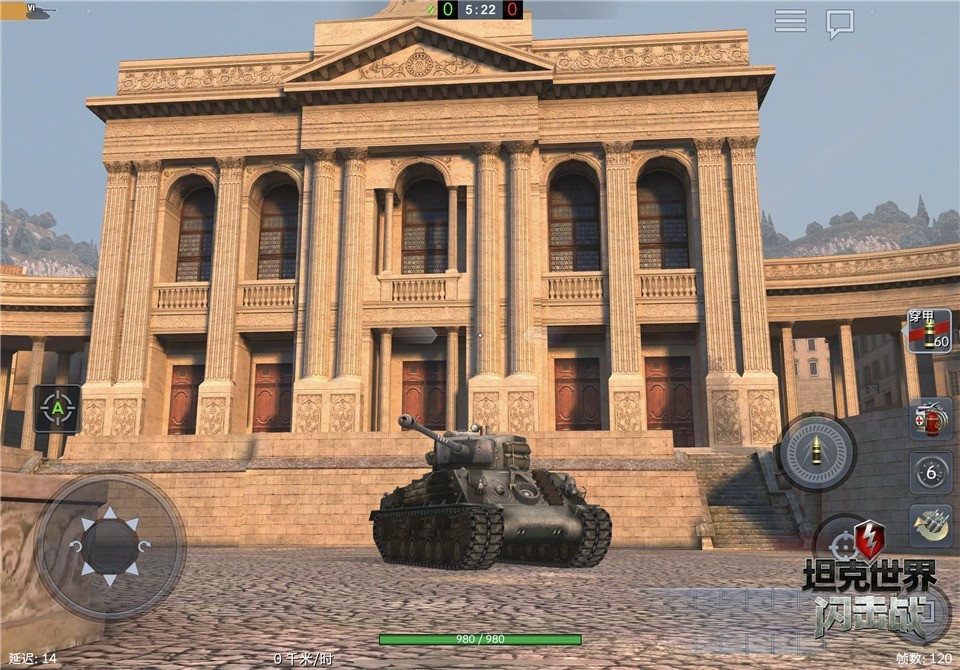Toggle the auto-aim crosshair button

58,408
